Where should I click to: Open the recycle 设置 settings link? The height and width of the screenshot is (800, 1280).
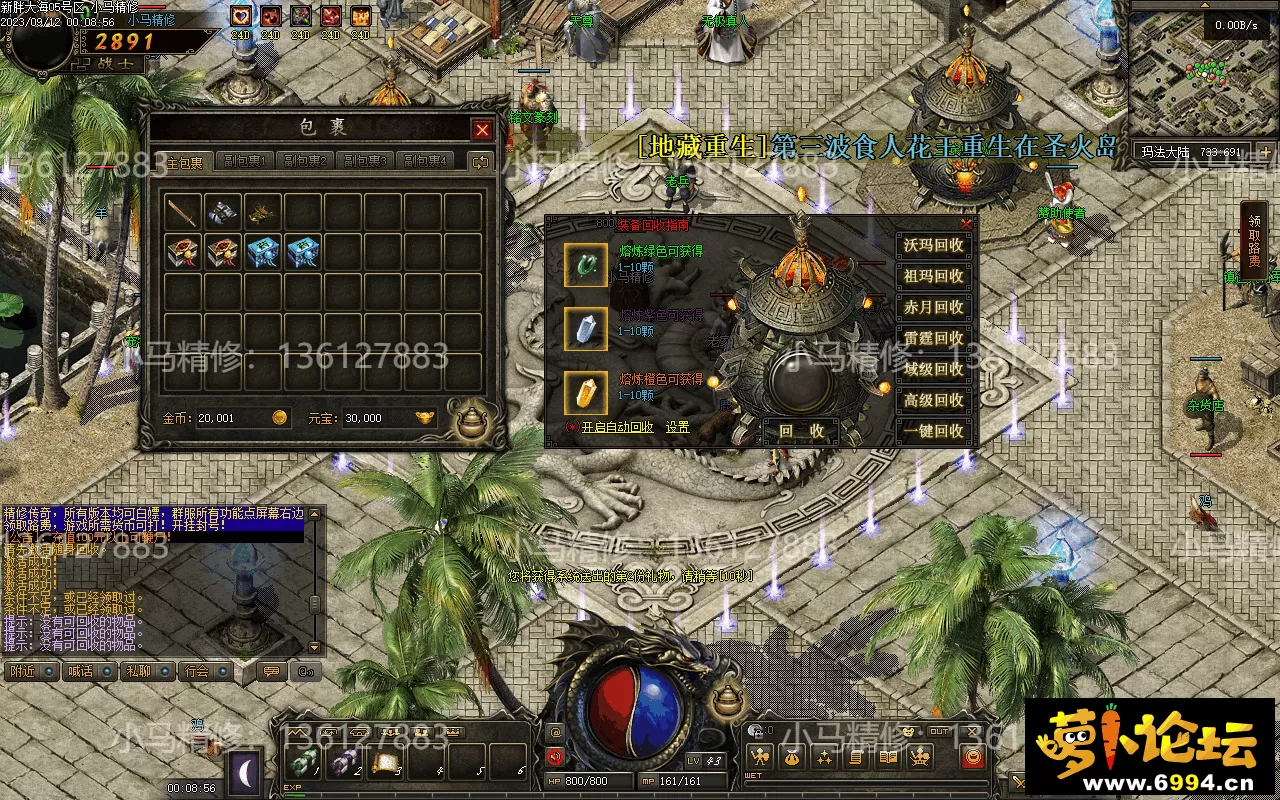pyautogui.click(x=678, y=427)
